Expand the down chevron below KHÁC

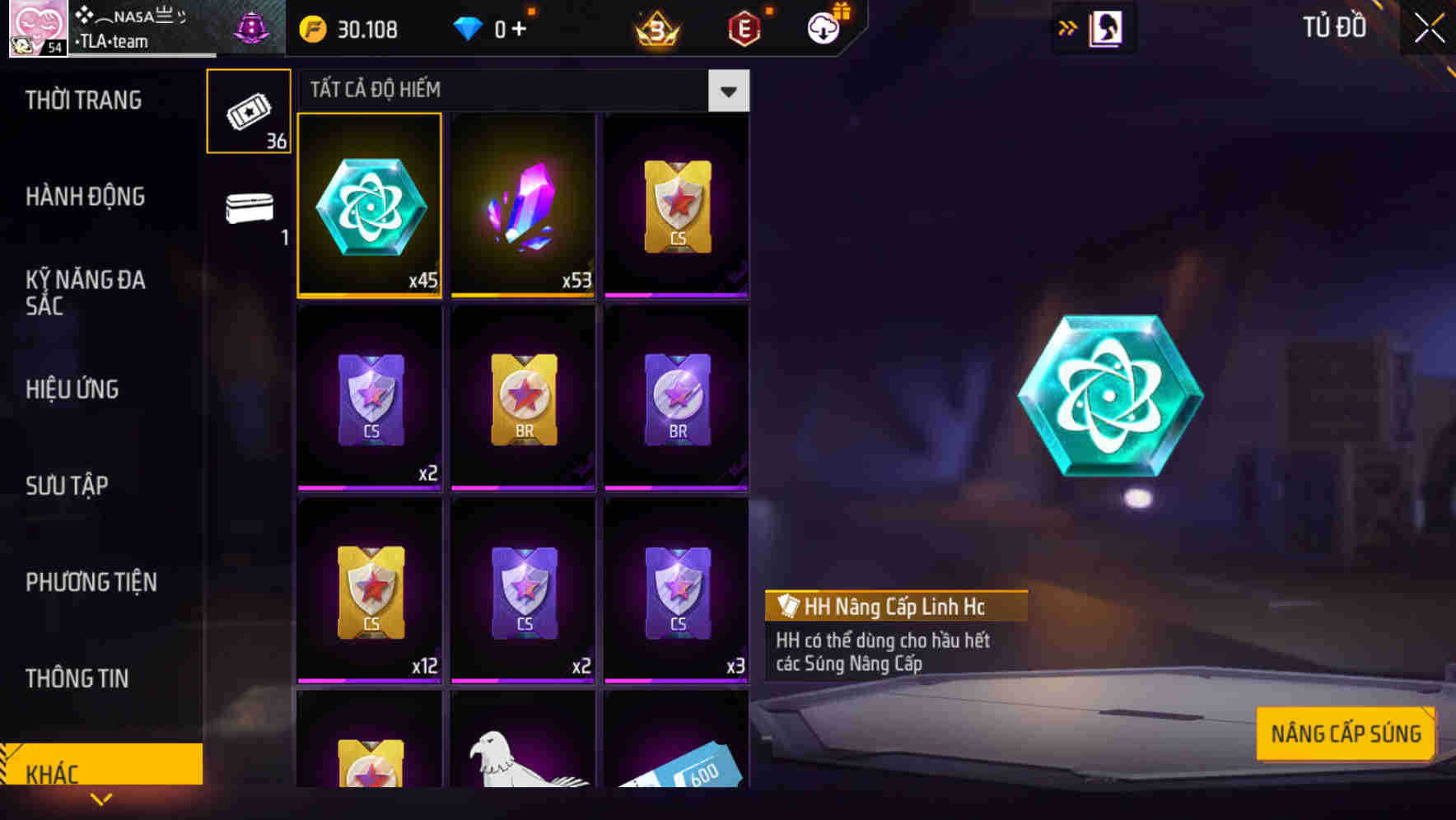click(x=101, y=799)
